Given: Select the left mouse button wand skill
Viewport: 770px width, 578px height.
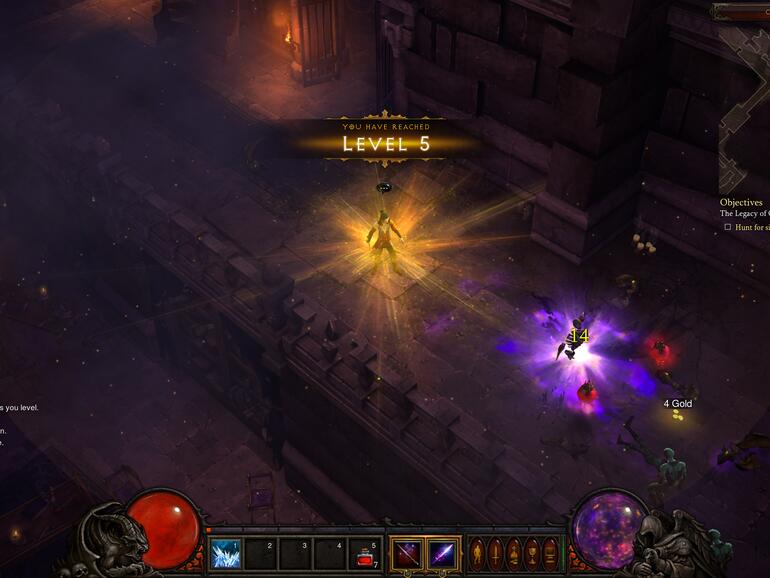Looking at the screenshot, I should pyautogui.click(x=407, y=554).
